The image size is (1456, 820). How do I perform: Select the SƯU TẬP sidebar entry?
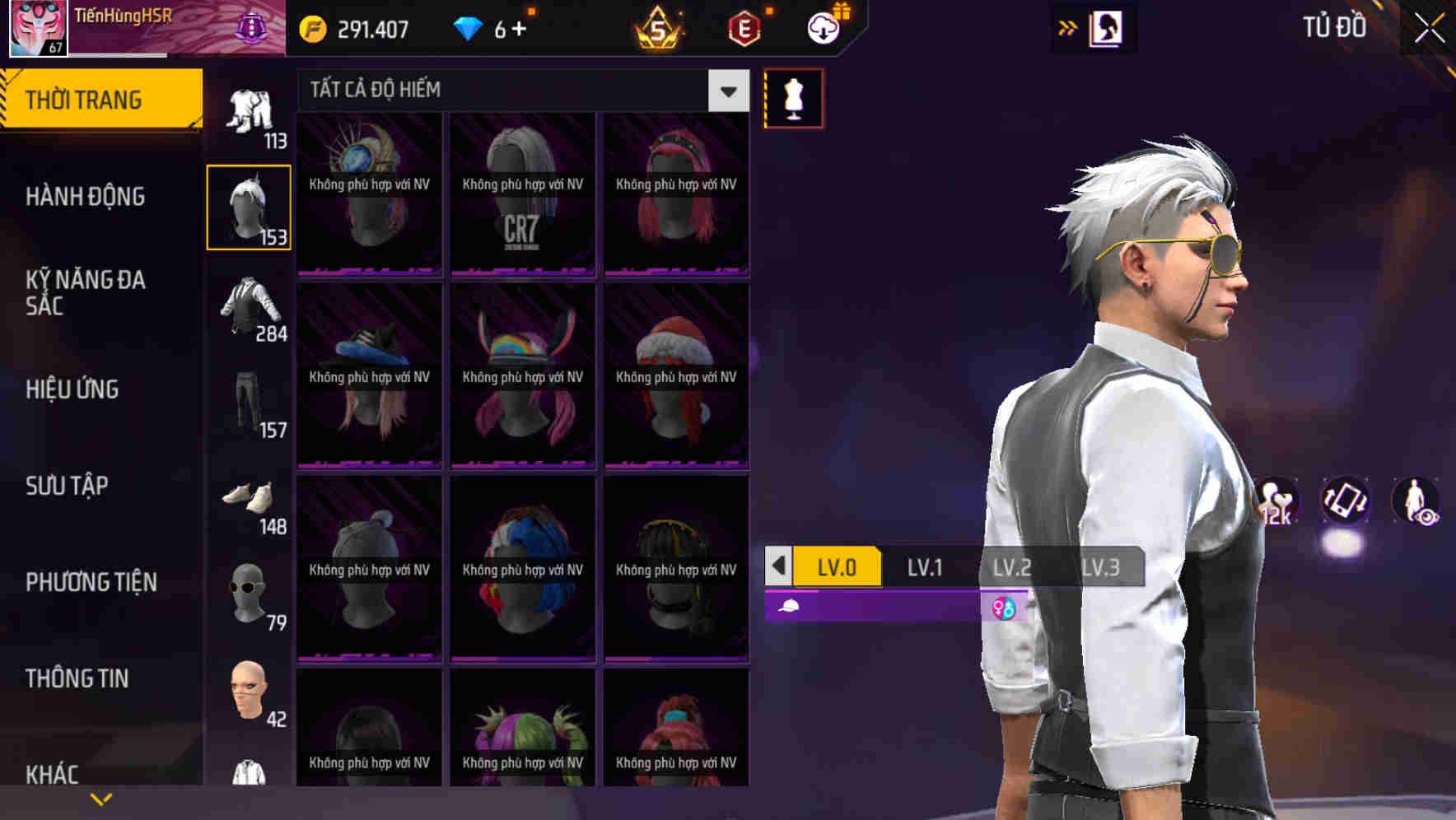(66, 486)
